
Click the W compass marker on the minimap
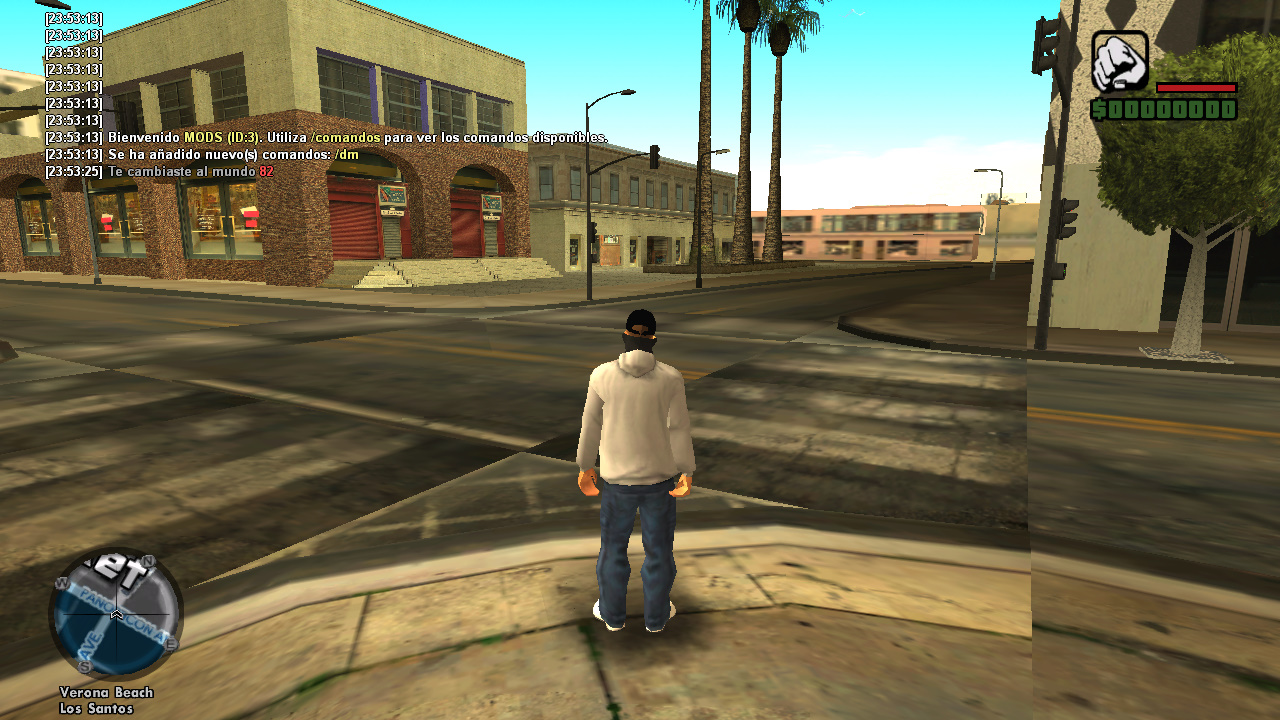[62, 583]
